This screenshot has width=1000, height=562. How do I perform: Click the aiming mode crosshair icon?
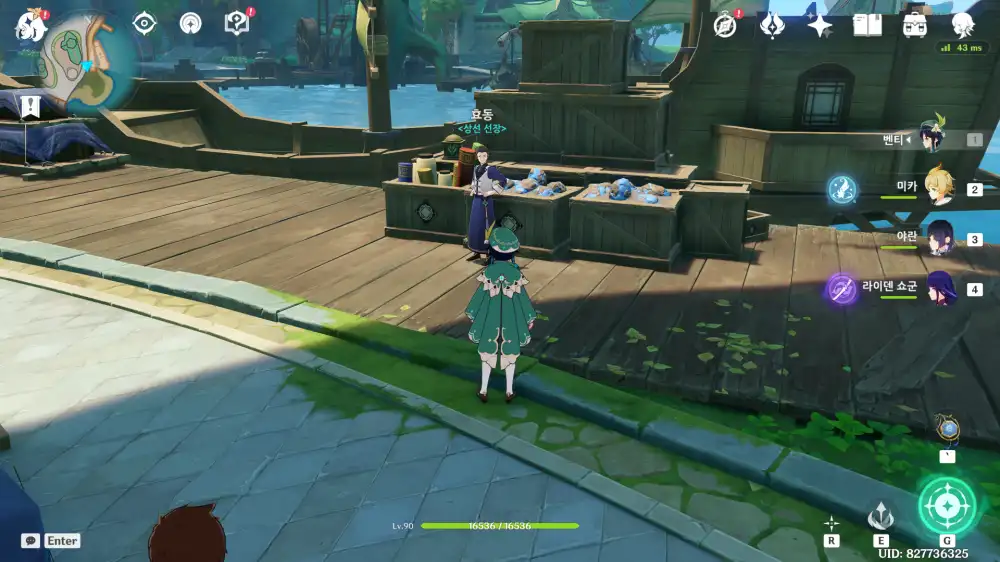pyautogui.click(x=831, y=522)
